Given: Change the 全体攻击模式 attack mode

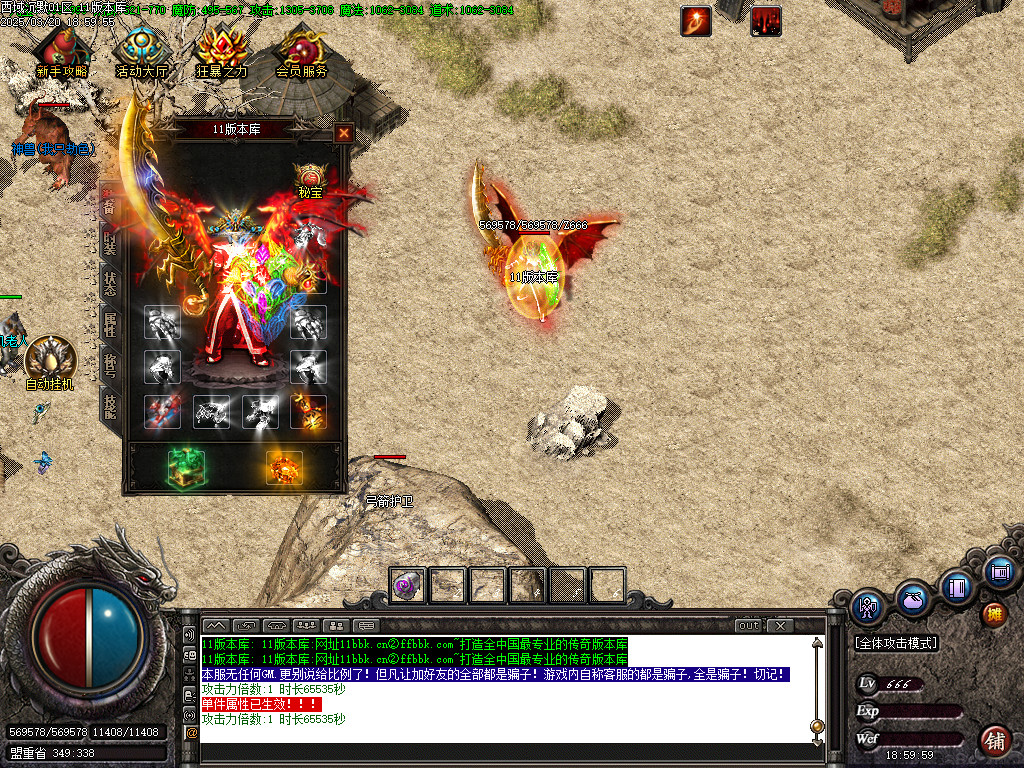Looking at the screenshot, I should pos(896,643).
